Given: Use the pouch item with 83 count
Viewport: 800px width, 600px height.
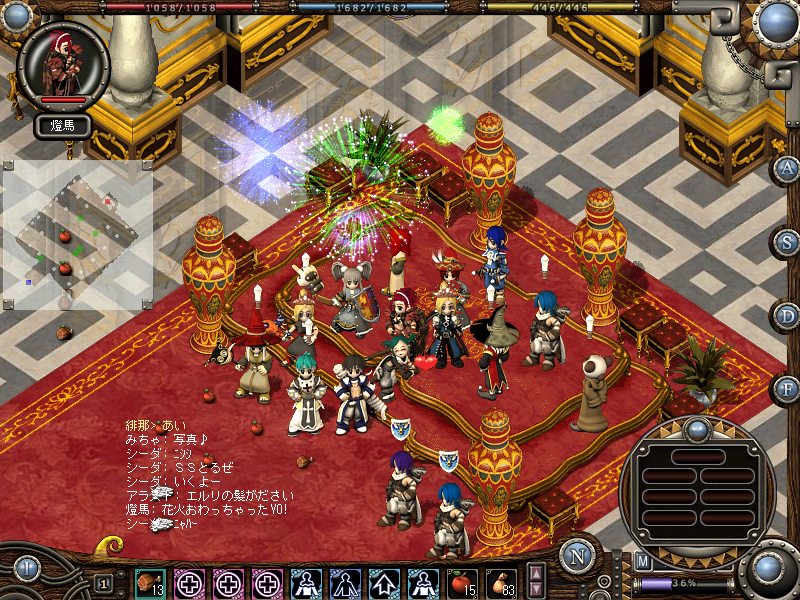Looking at the screenshot, I should 500,581.
